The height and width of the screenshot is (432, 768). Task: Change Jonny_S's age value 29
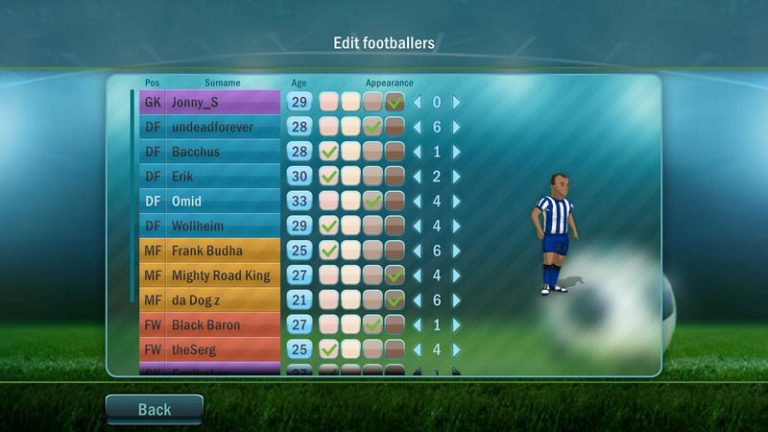(299, 102)
